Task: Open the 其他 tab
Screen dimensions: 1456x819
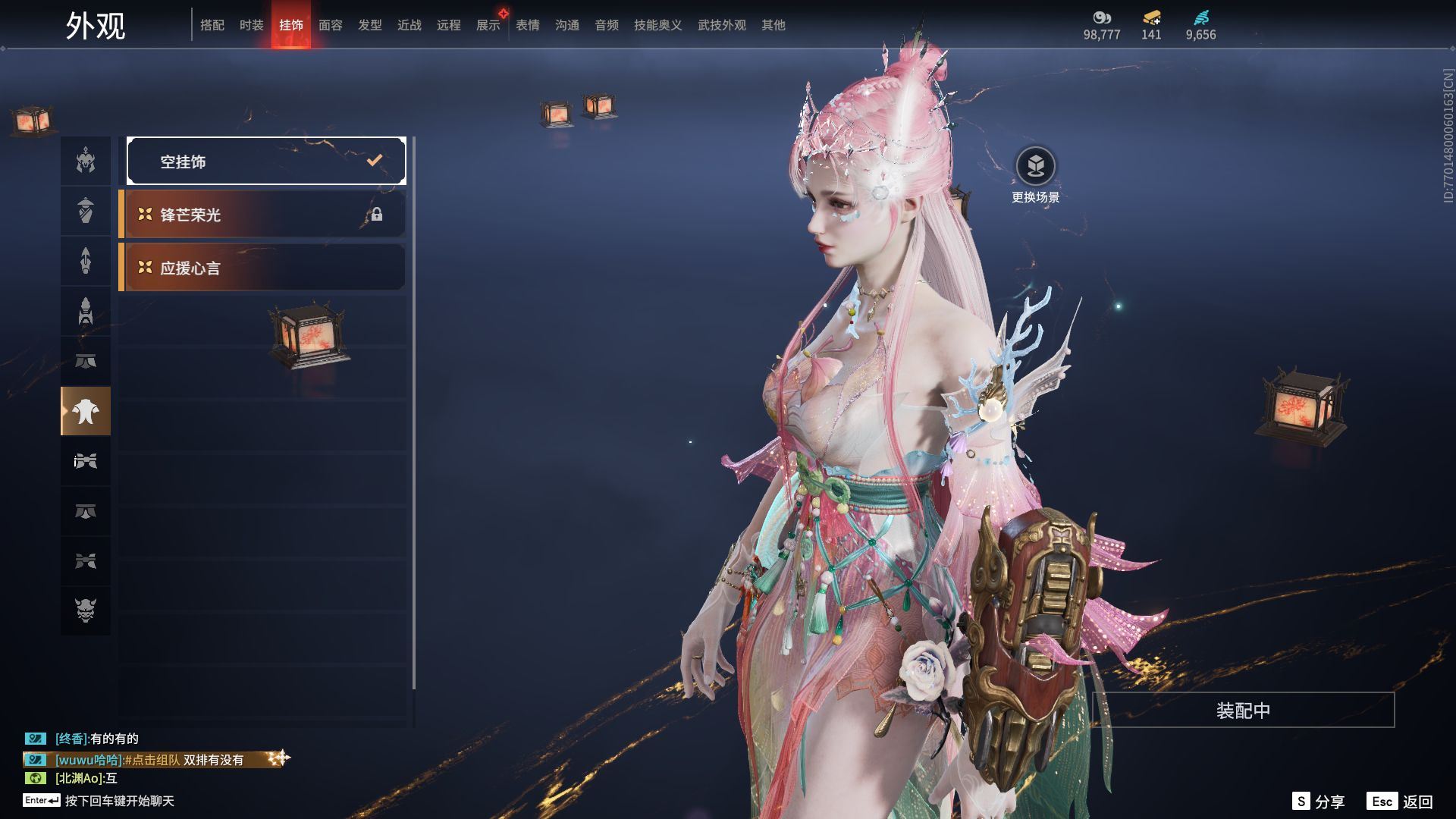Action: (x=773, y=25)
